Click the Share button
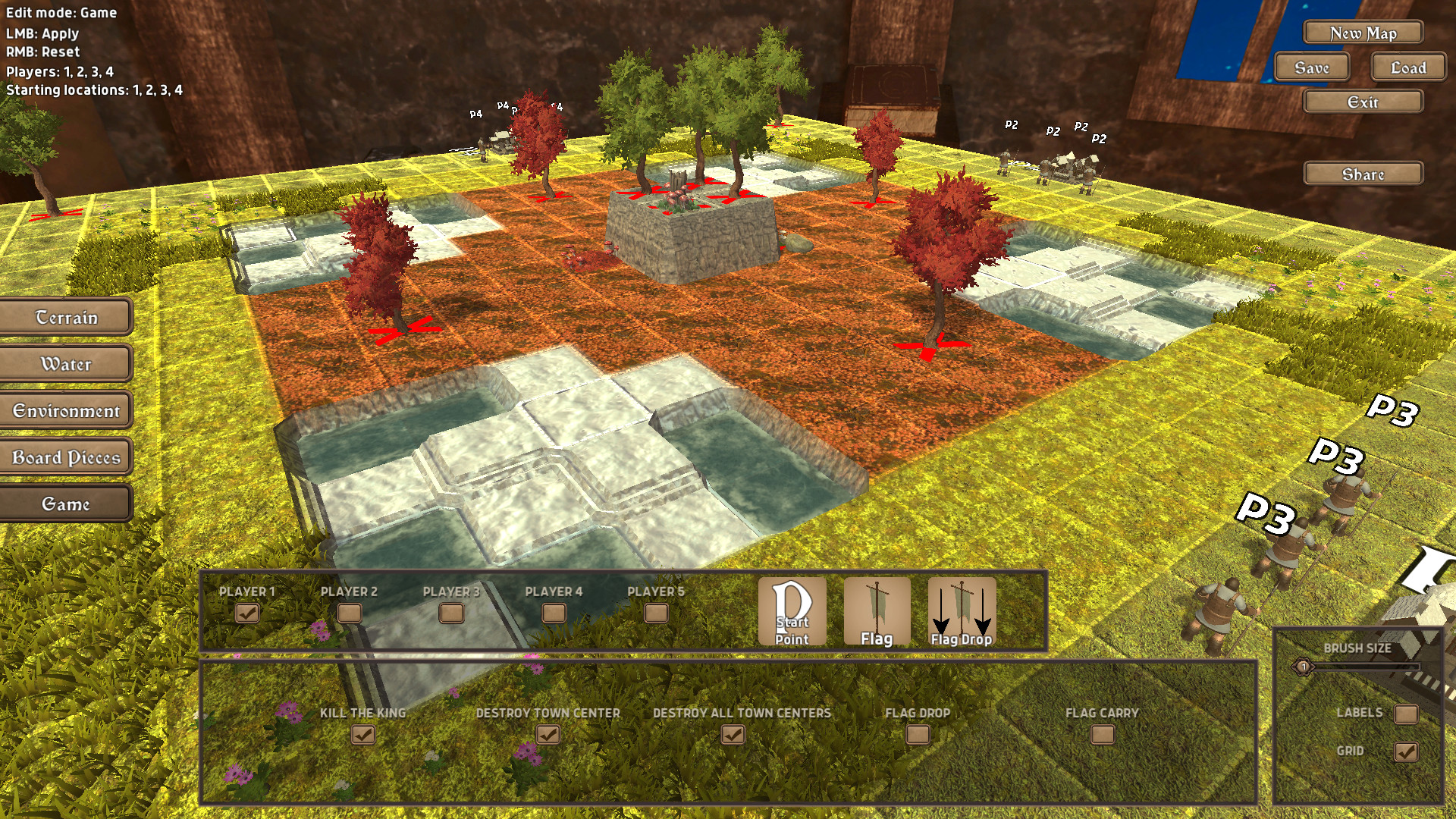This screenshot has height=819, width=1456. pos(1363,173)
